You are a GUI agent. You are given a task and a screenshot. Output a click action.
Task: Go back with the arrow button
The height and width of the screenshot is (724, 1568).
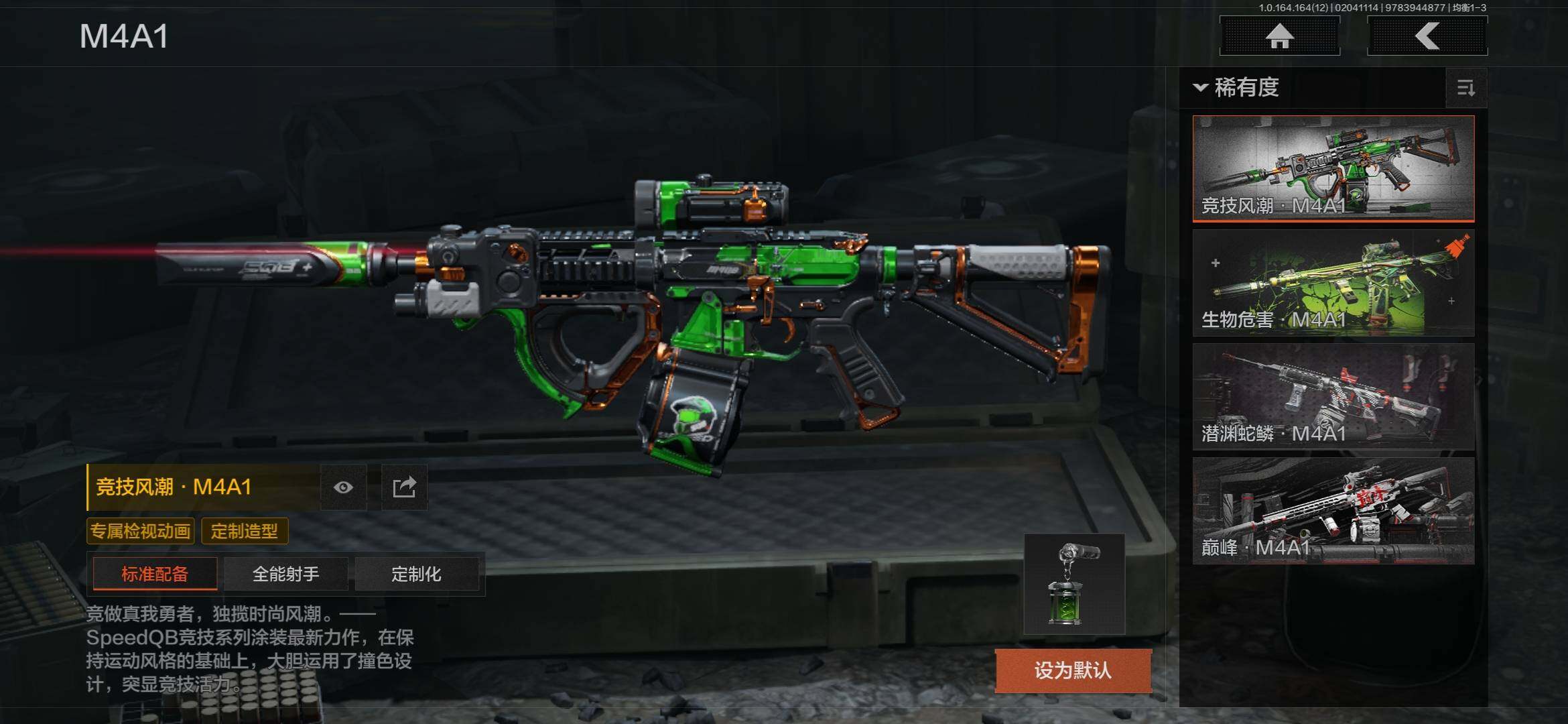point(1427,36)
